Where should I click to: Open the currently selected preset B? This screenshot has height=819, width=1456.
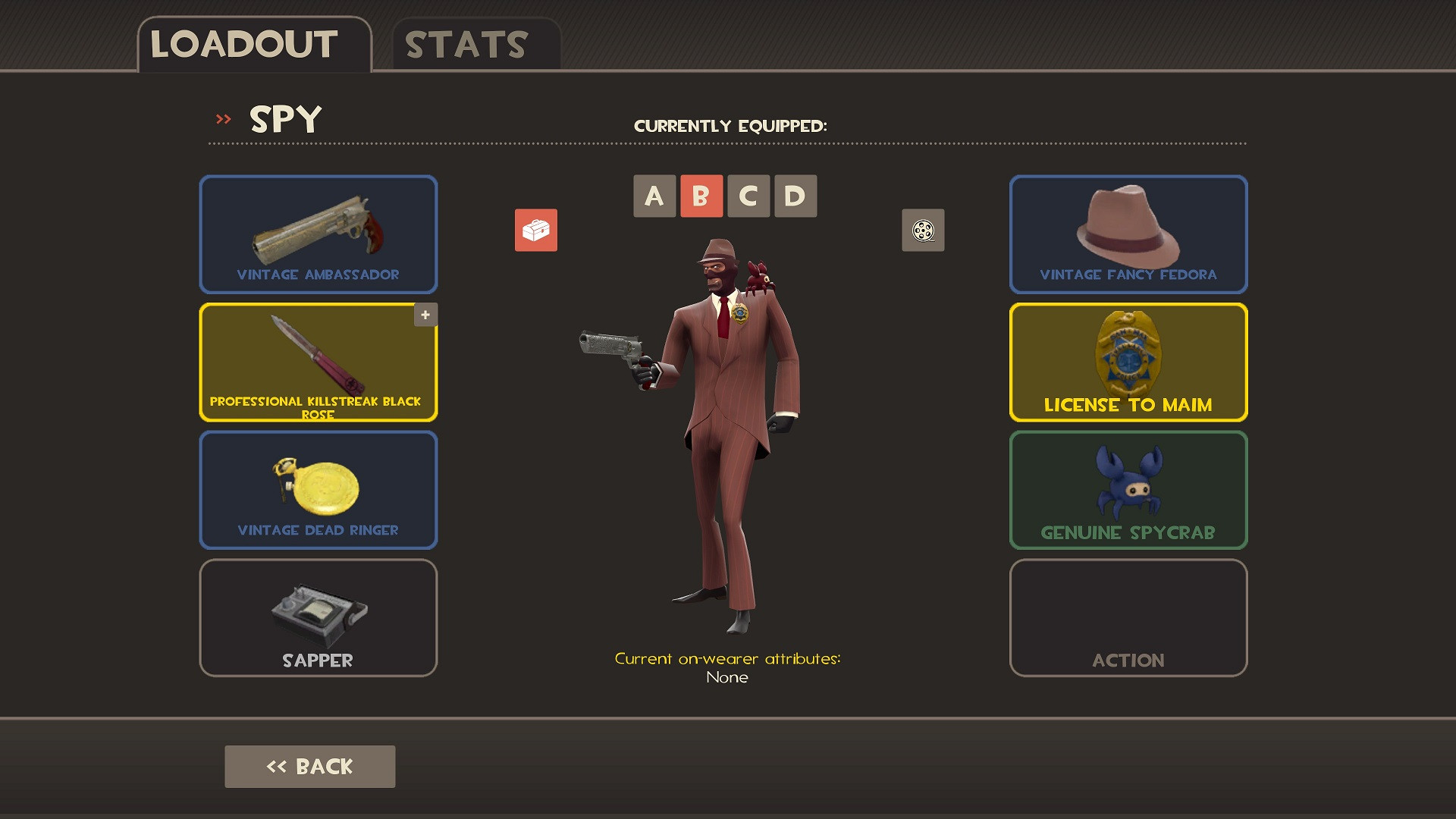pos(701,196)
